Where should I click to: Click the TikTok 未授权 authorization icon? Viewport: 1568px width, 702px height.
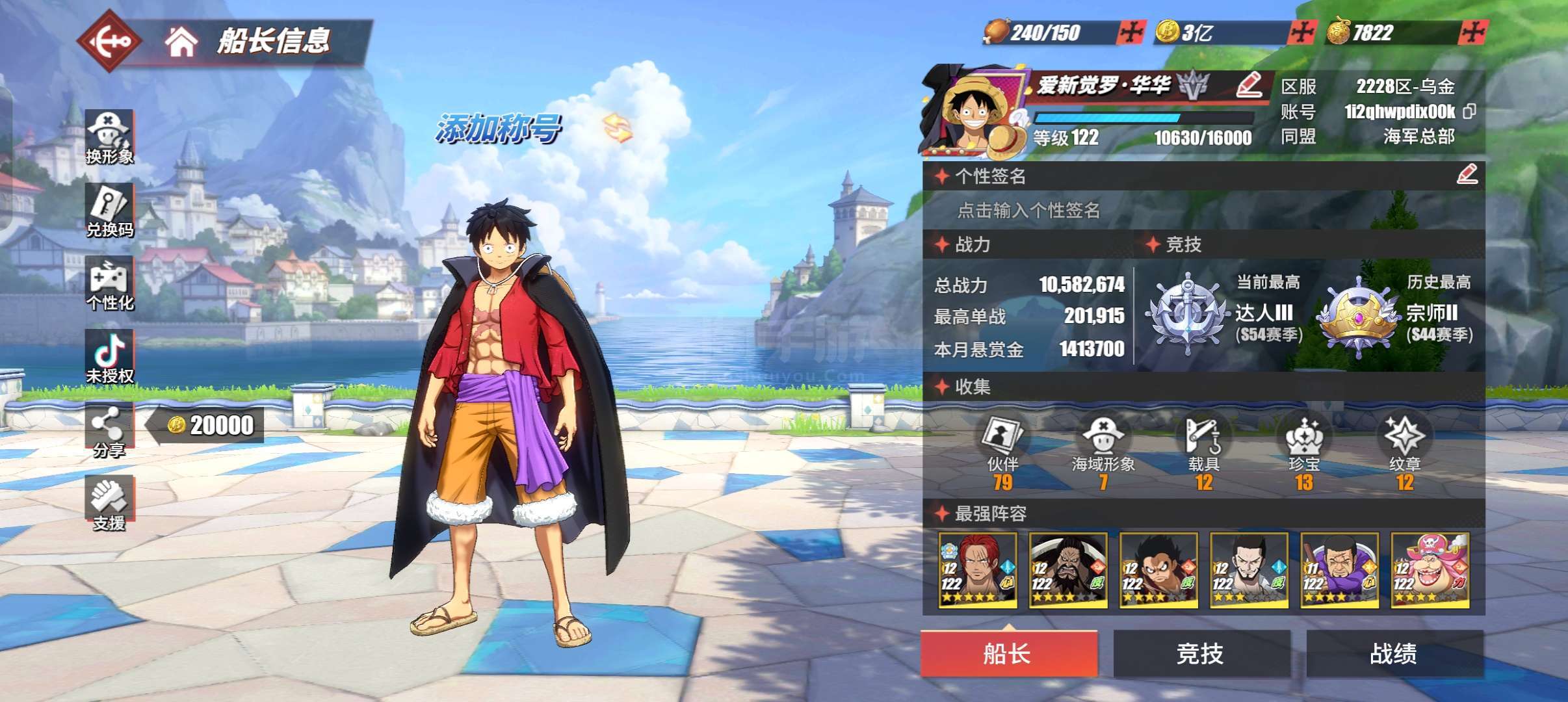pos(109,357)
